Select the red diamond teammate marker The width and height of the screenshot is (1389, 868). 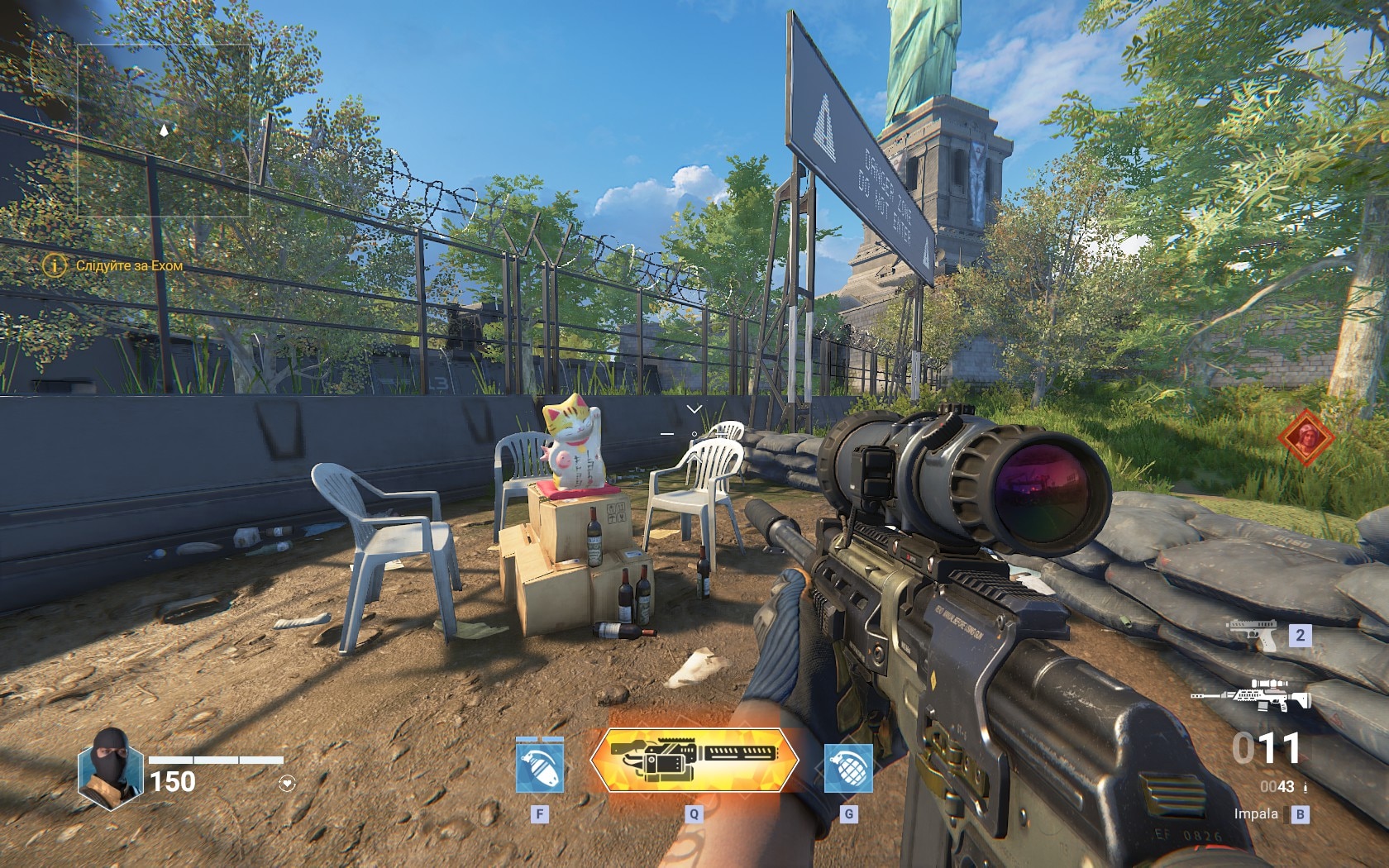[x=1305, y=437]
